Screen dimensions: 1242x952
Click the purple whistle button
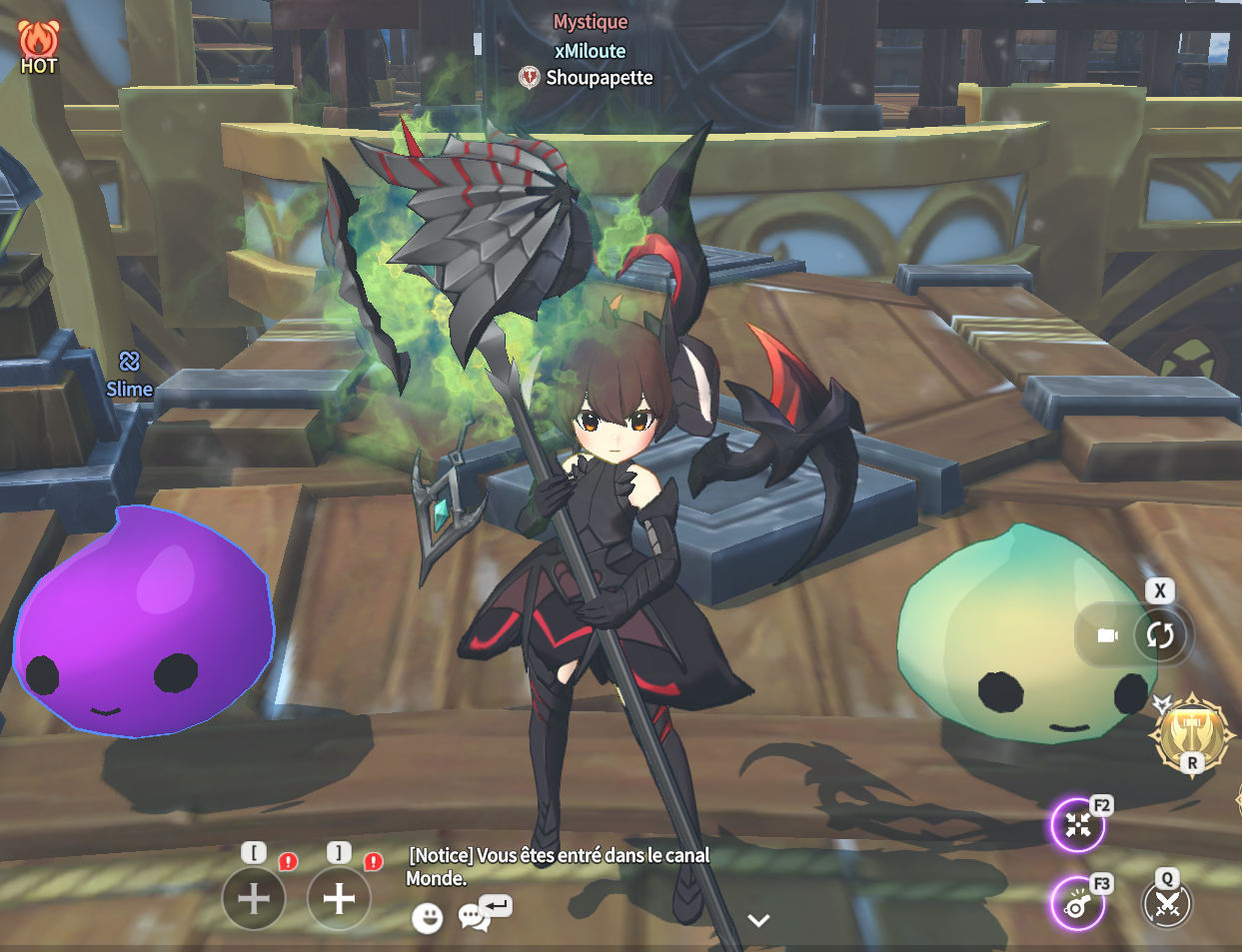tap(1076, 903)
